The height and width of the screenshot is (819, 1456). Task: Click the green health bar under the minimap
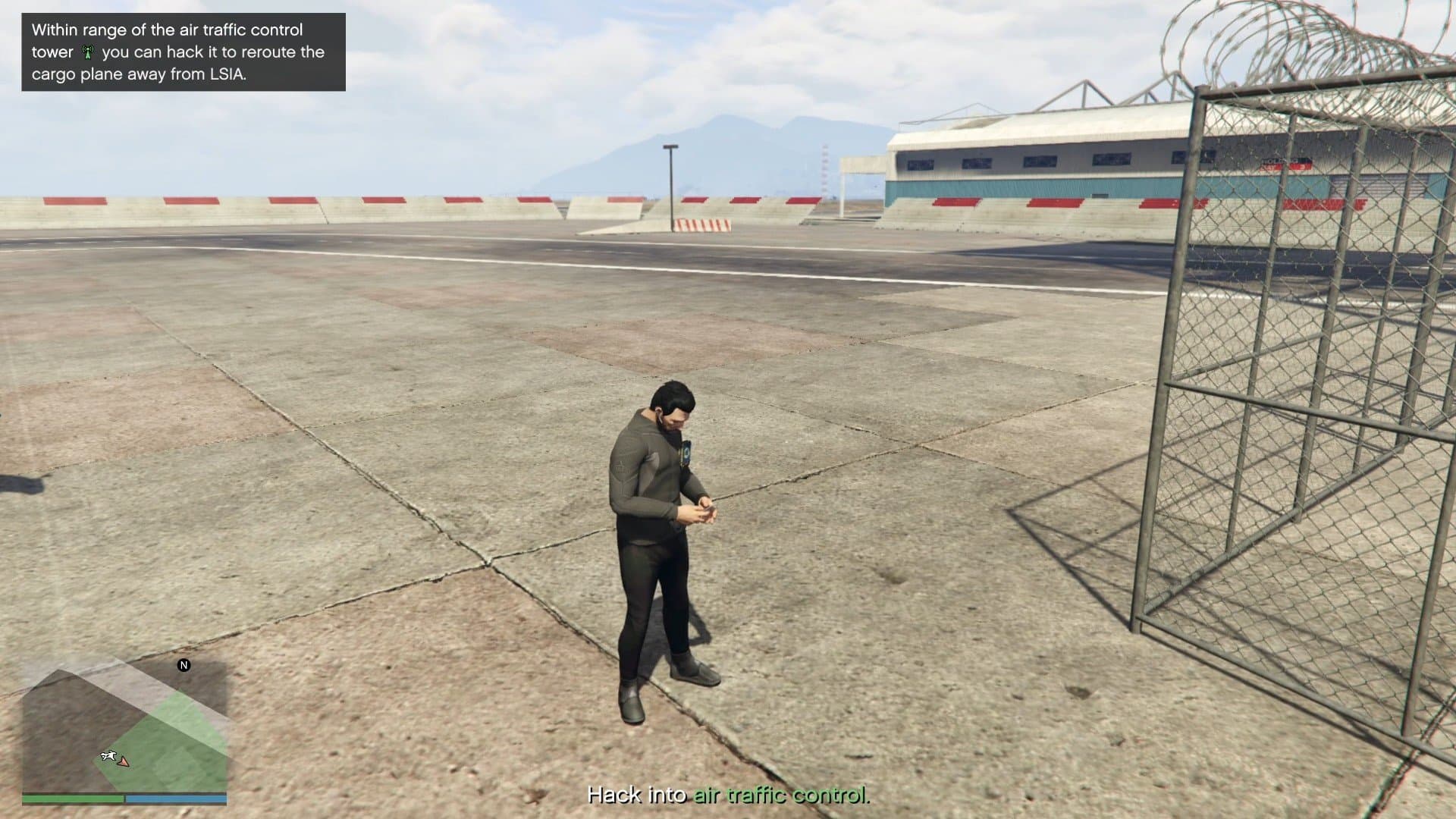coord(72,801)
